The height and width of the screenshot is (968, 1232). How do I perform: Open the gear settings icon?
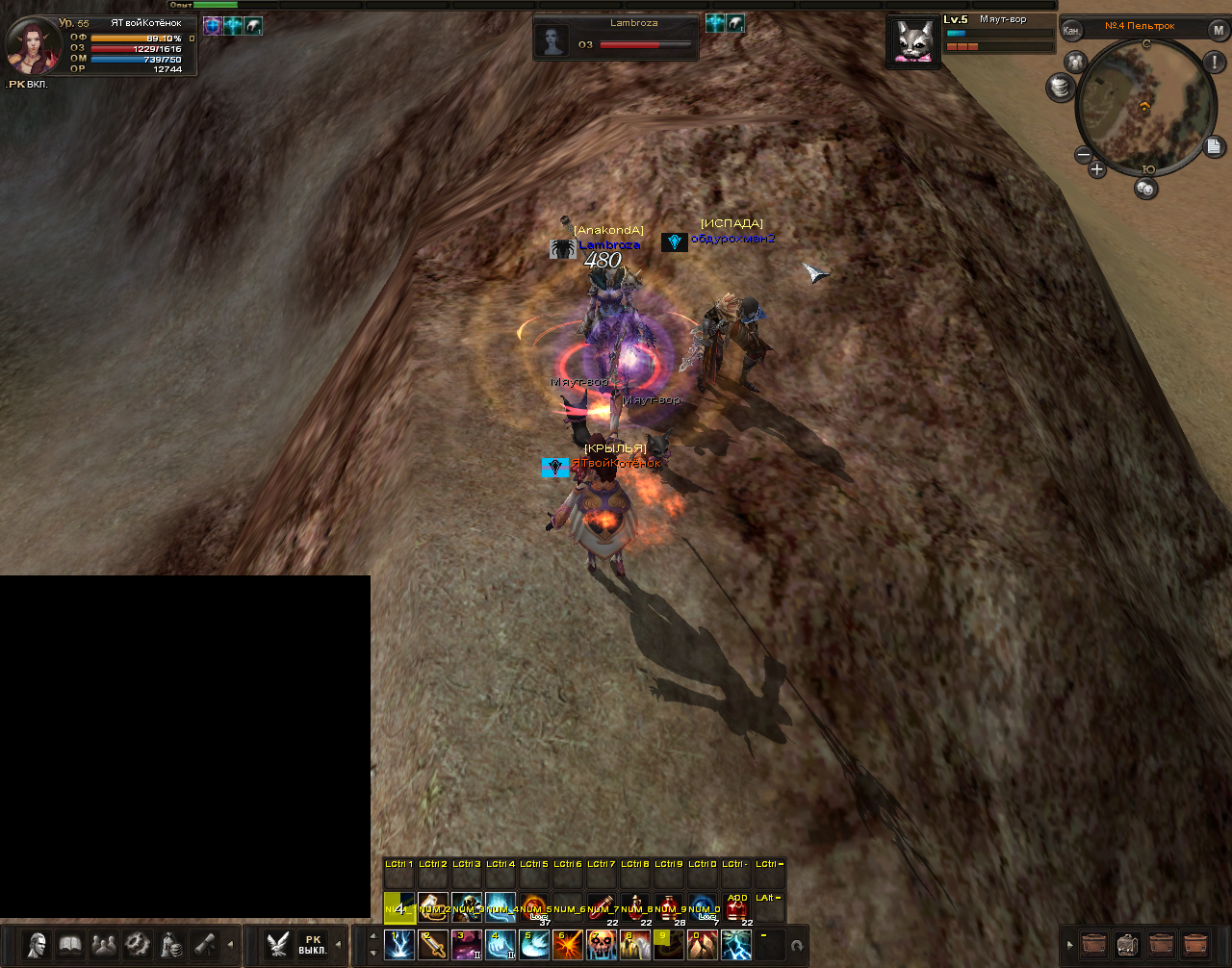pos(138,944)
